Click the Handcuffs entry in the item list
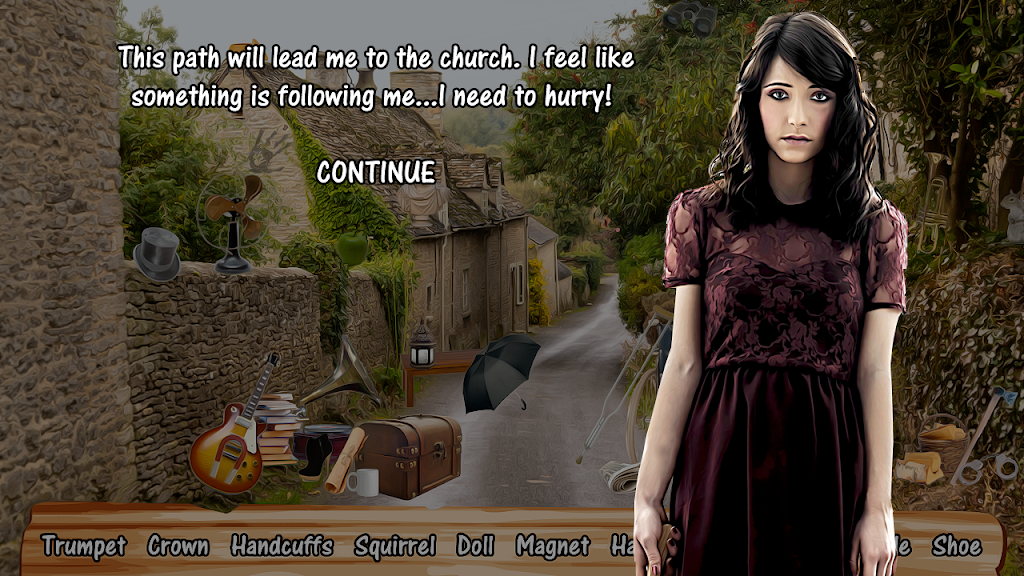Screen dimensions: 1024x576 tap(281, 546)
